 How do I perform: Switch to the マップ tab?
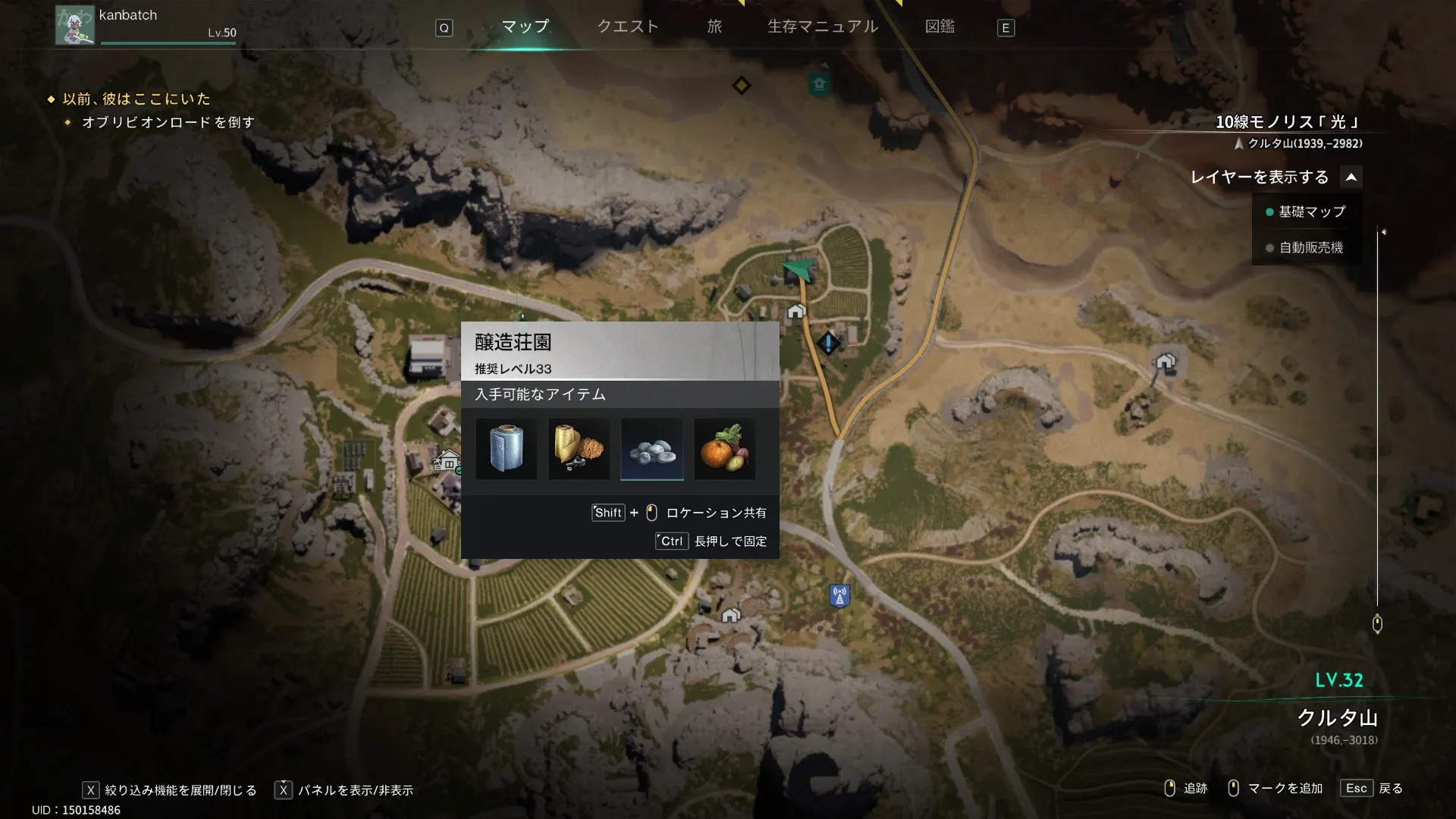click(525, 27)
